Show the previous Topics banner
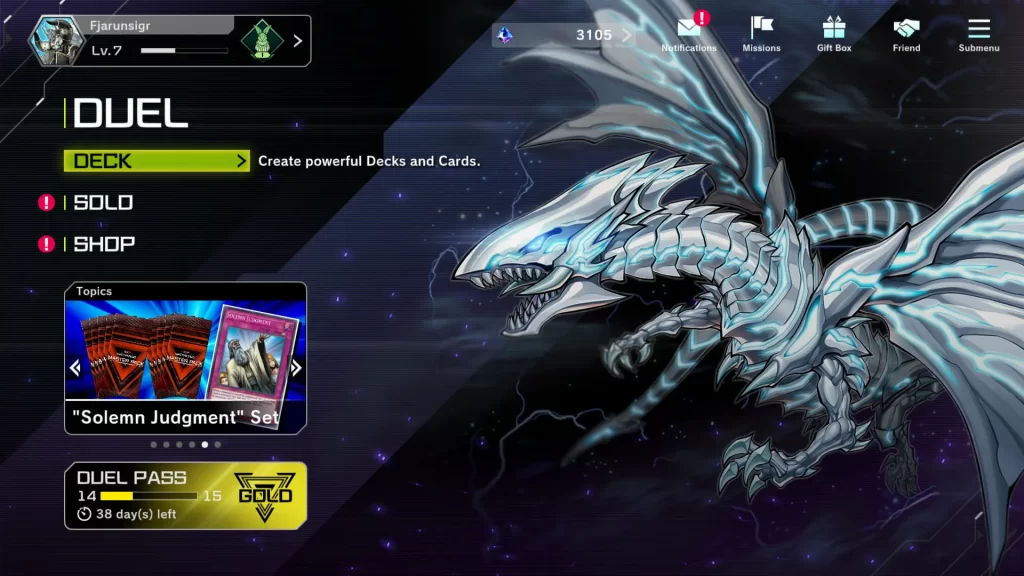The width and height of the screenshot is (1024, 576). [x=75, y=368]
